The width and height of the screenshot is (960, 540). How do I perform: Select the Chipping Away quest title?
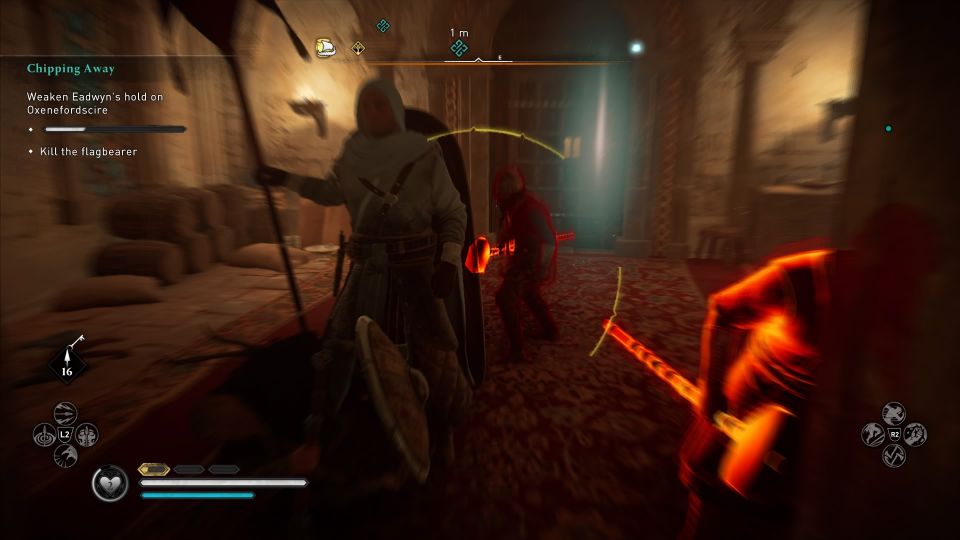pyautogui.click(x=71, y=69)
